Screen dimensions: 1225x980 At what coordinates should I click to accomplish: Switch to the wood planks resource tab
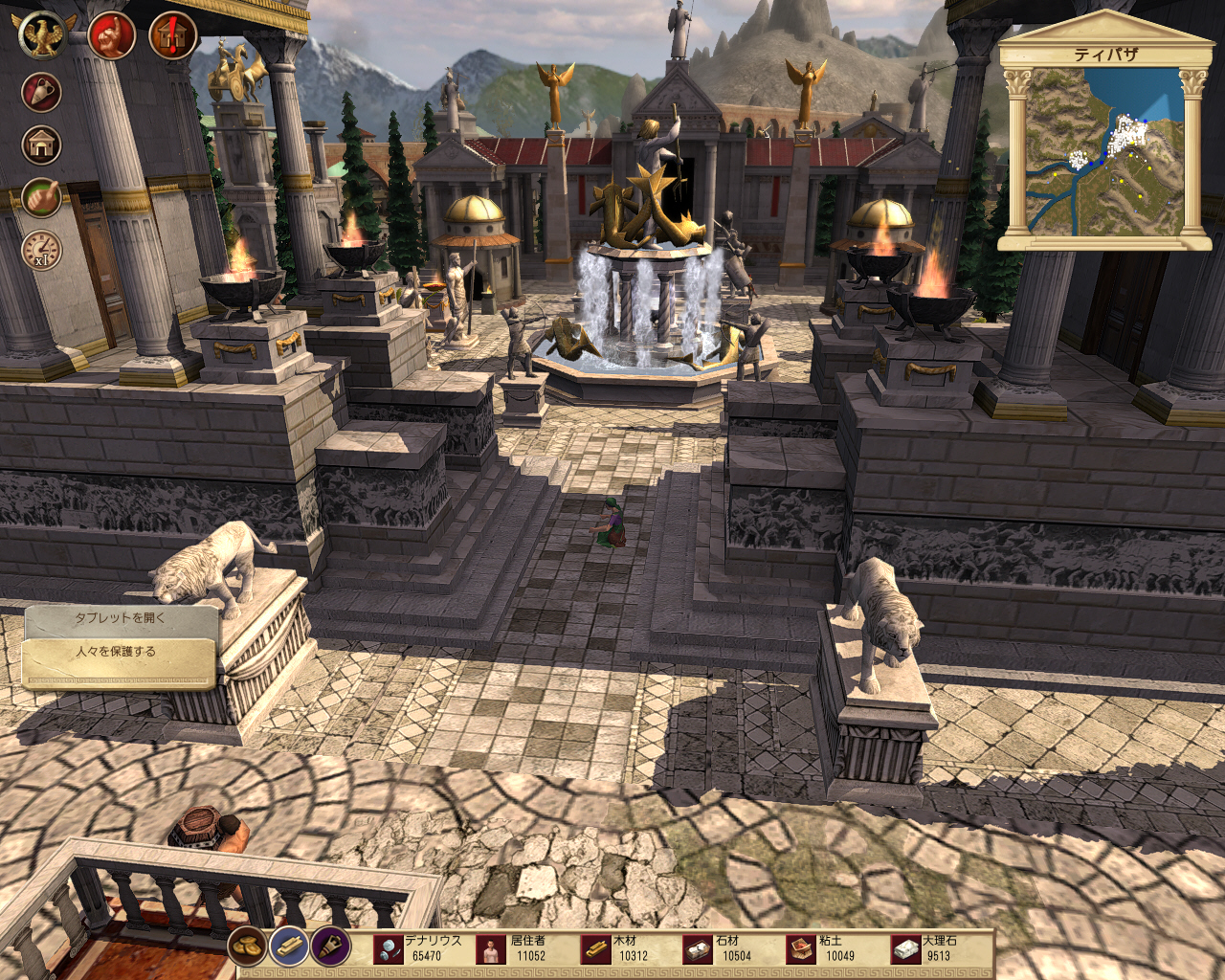[288, 947]
